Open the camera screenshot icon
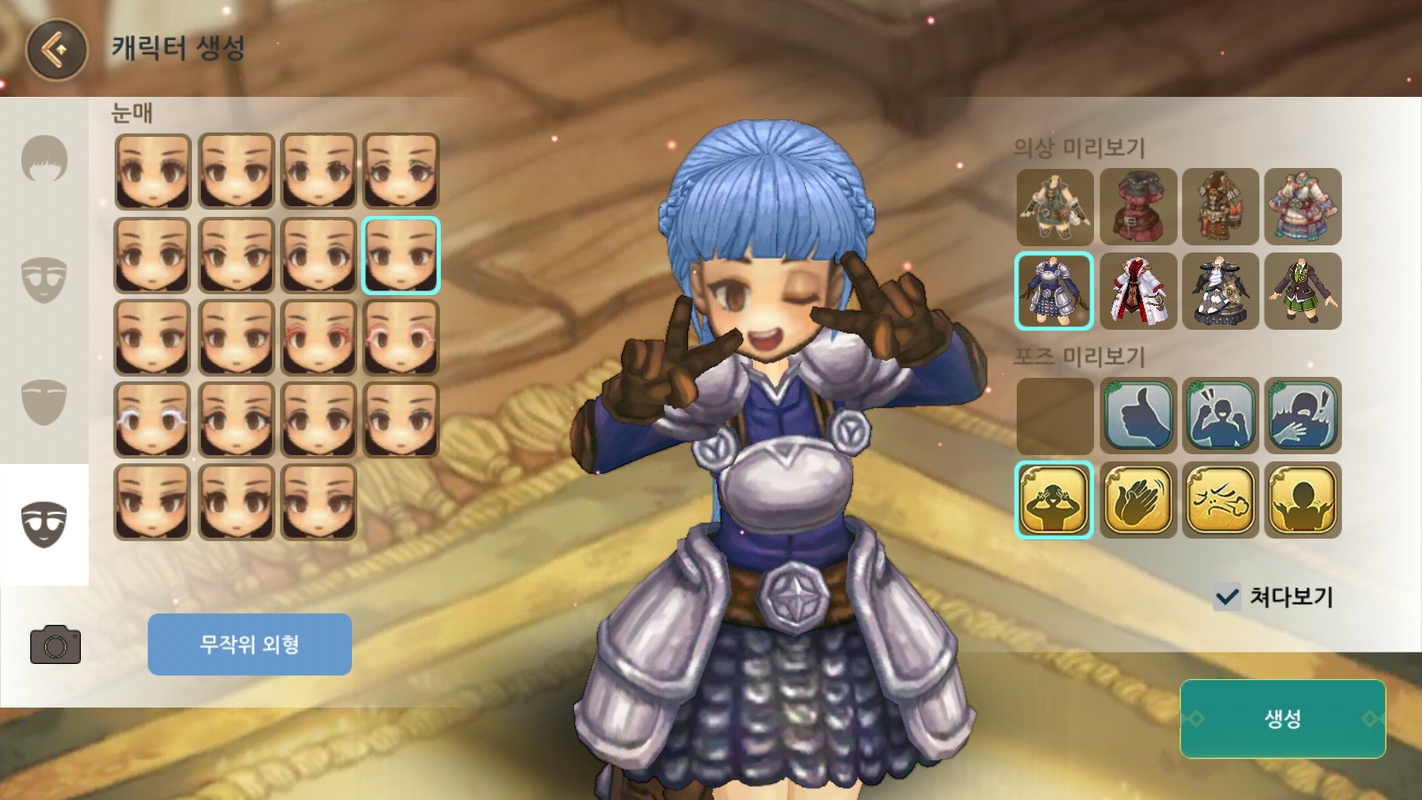The height and width of the screenshot is (800, 1422). point(55,645)
